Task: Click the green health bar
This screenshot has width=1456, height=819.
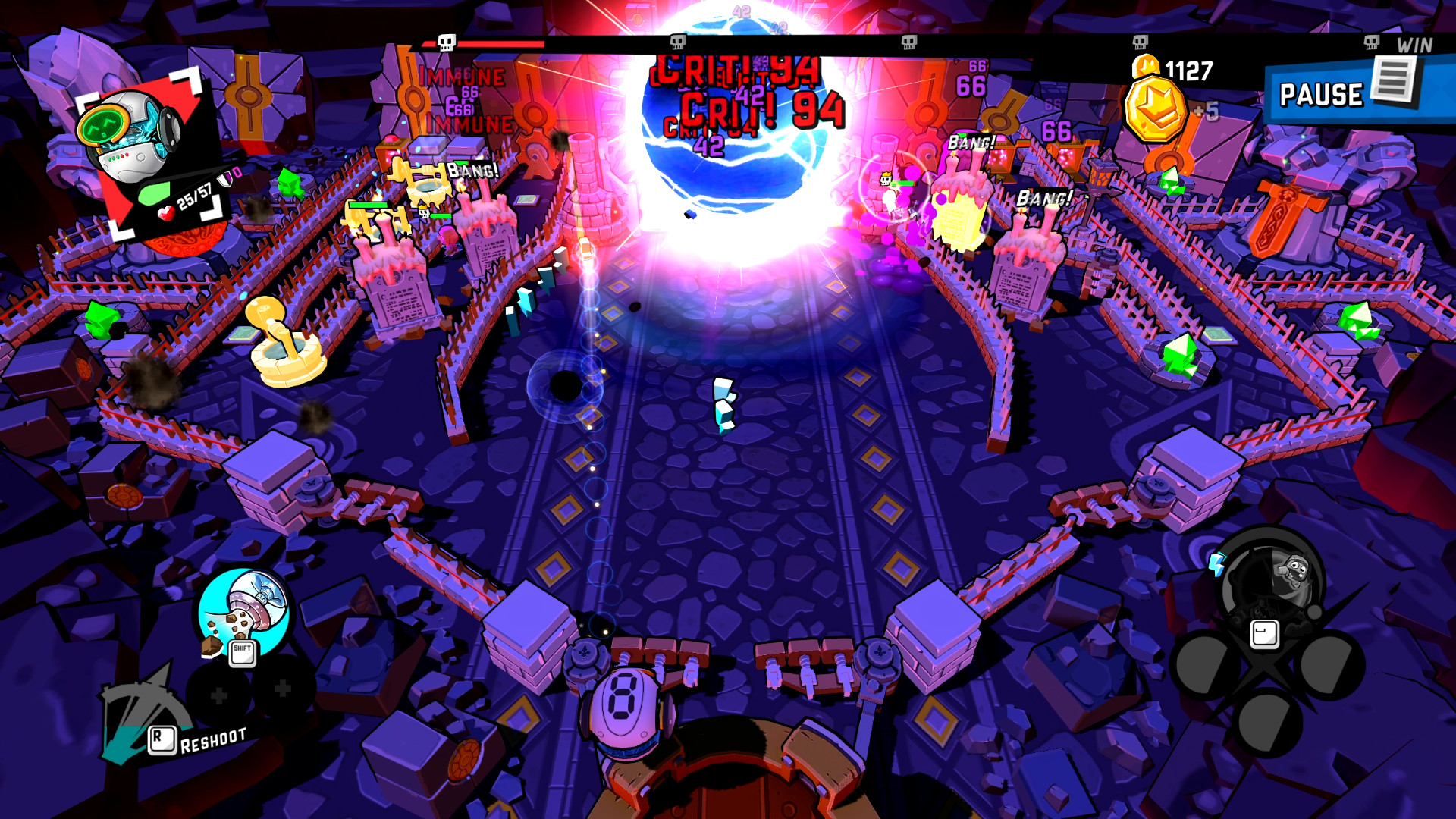Action: (x=155, y=193)
